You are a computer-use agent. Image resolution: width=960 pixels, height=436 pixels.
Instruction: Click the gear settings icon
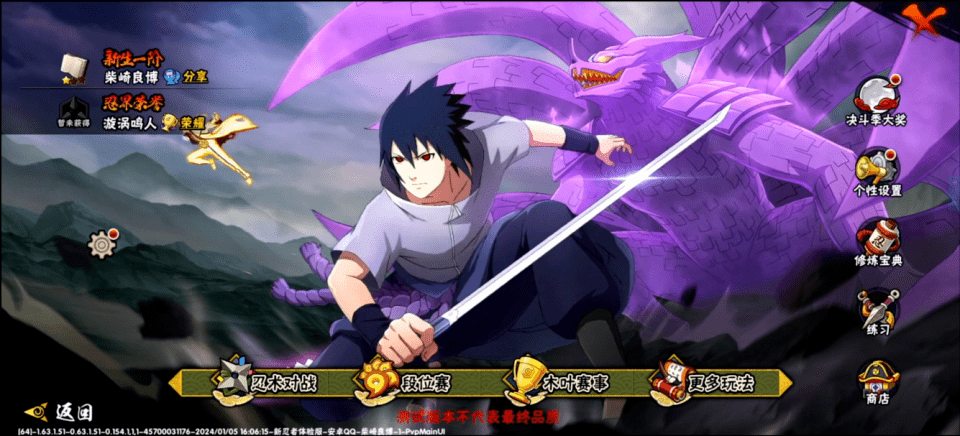101,242
